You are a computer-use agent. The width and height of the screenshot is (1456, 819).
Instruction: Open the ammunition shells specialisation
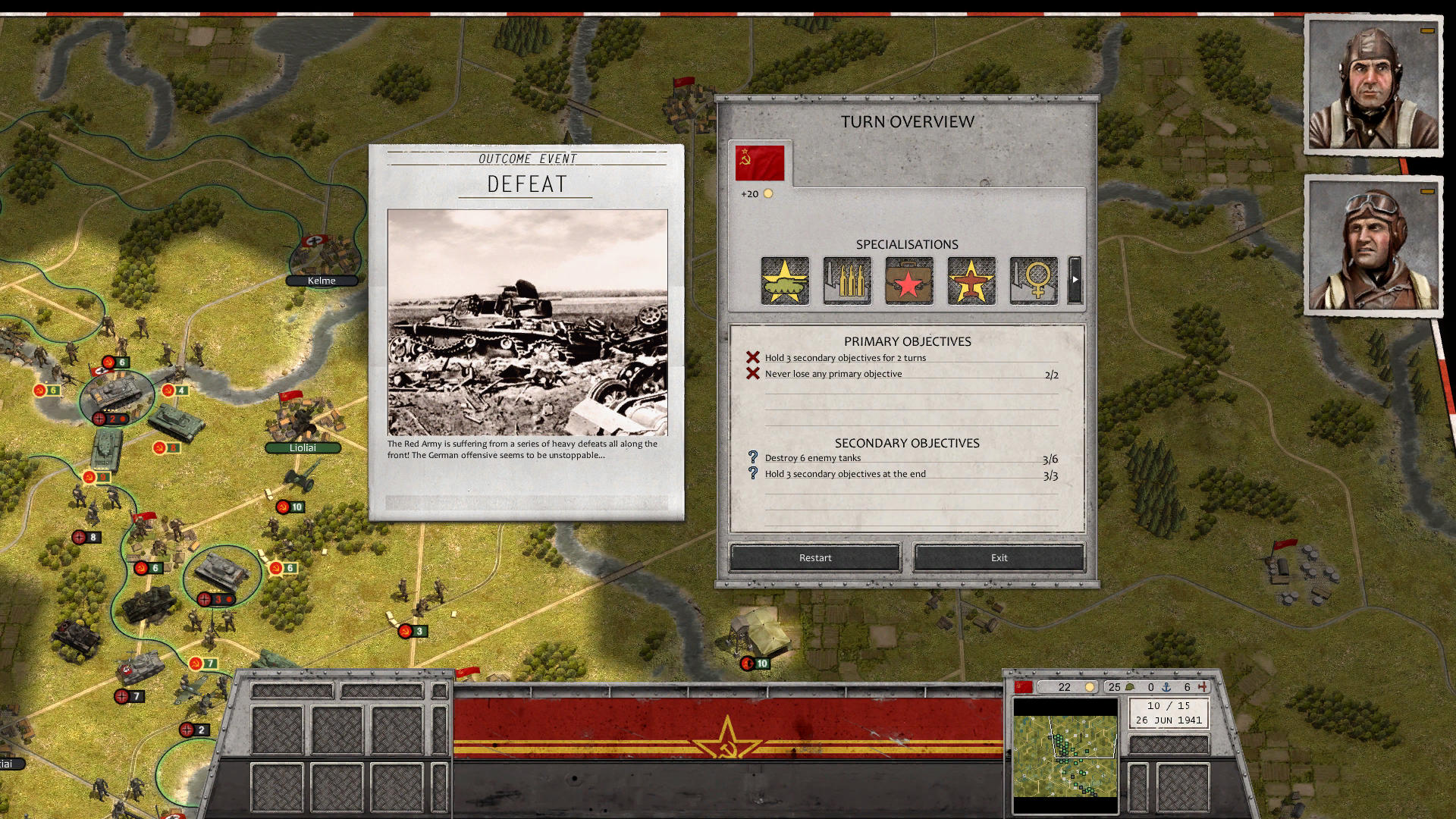pyautogui.click(x=847, y=281)
